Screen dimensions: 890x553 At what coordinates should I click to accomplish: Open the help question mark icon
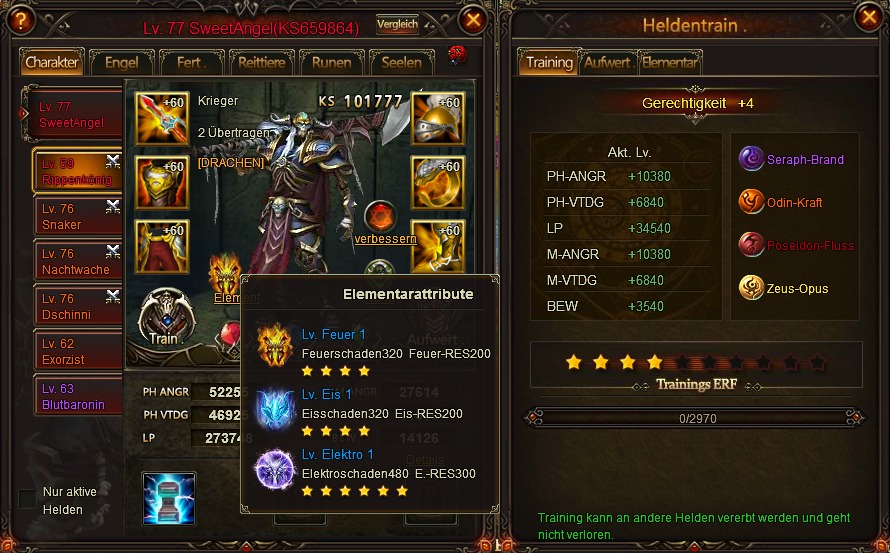[x=19, y=21]
